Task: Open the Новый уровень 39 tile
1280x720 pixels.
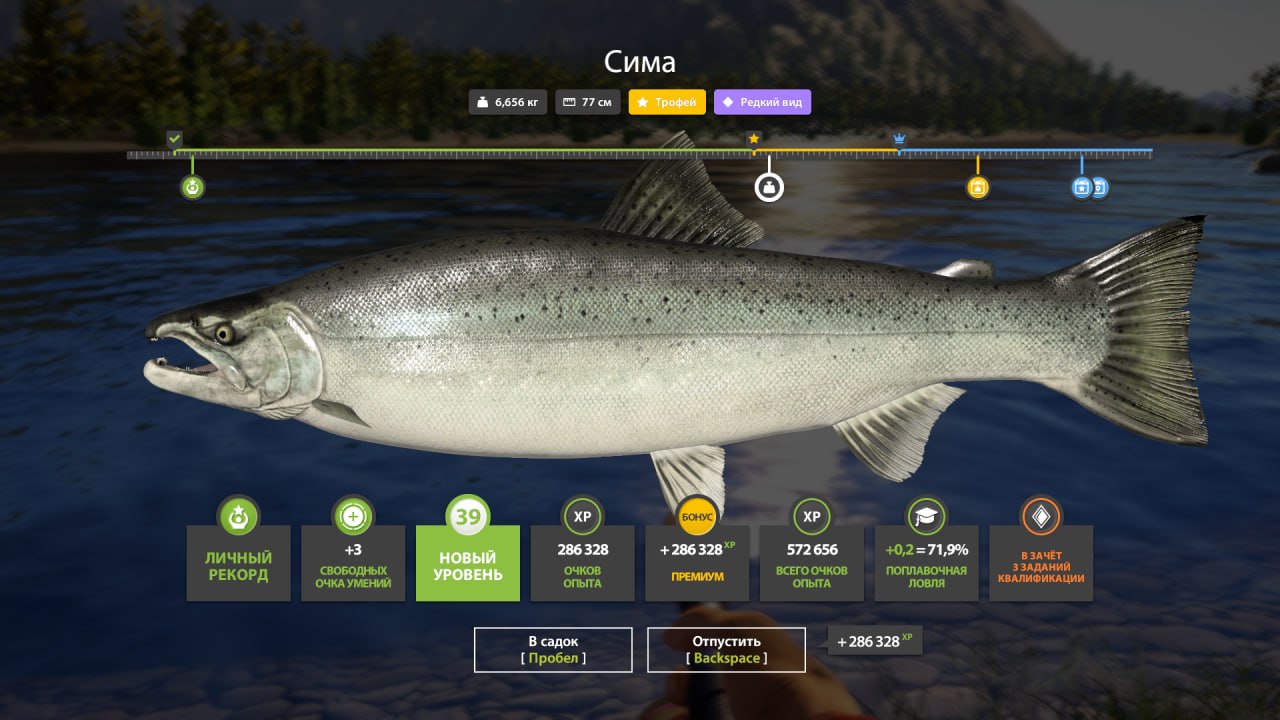Action: pos(468,563)
